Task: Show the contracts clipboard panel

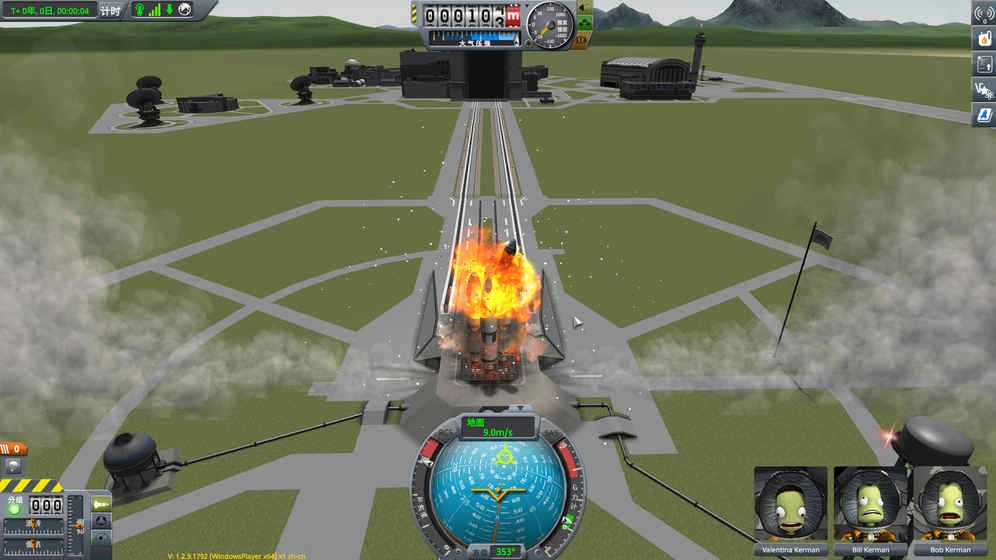Action: click(x=983, y=65)
